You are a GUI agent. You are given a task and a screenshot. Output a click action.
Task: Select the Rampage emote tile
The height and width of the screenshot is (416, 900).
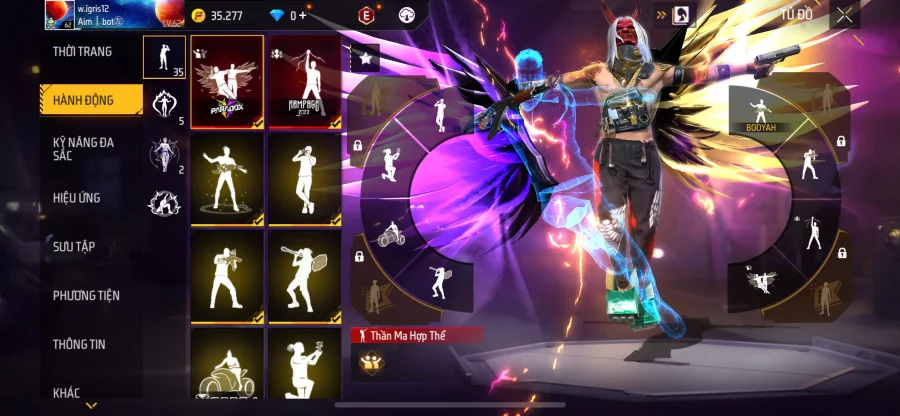click(x=304, y=82)
